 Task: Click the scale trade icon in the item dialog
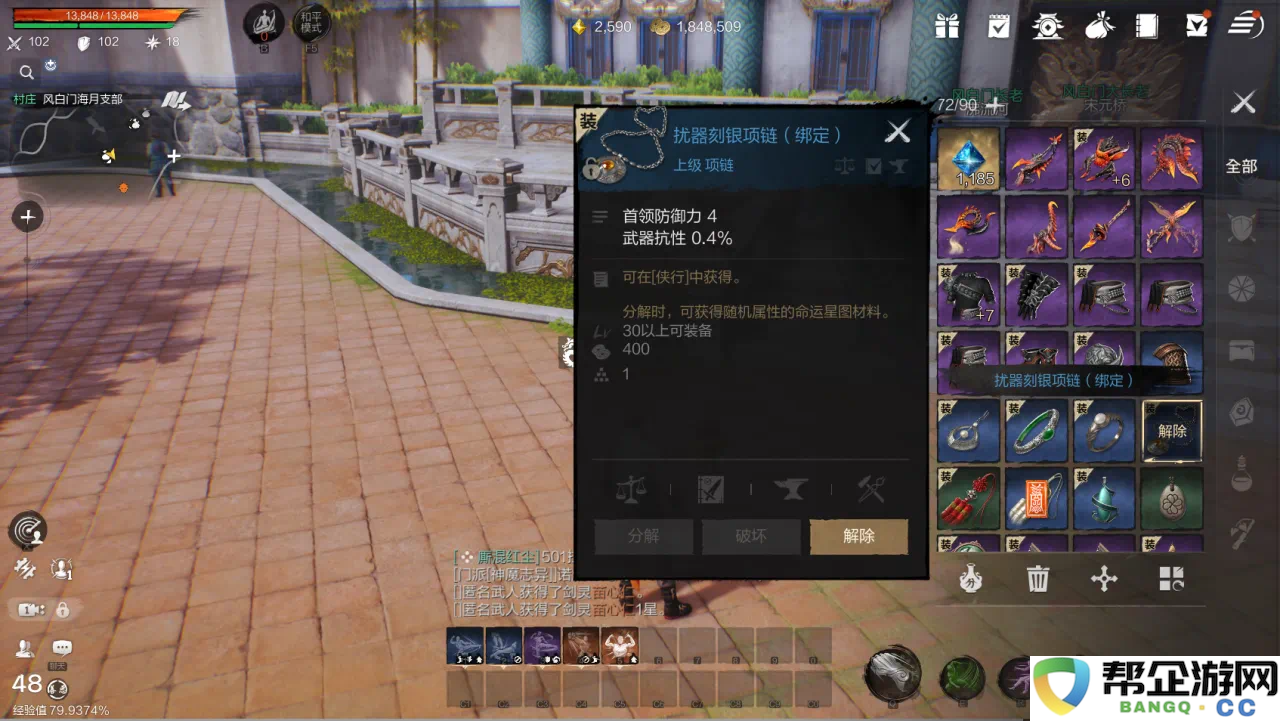coord(630,489)
